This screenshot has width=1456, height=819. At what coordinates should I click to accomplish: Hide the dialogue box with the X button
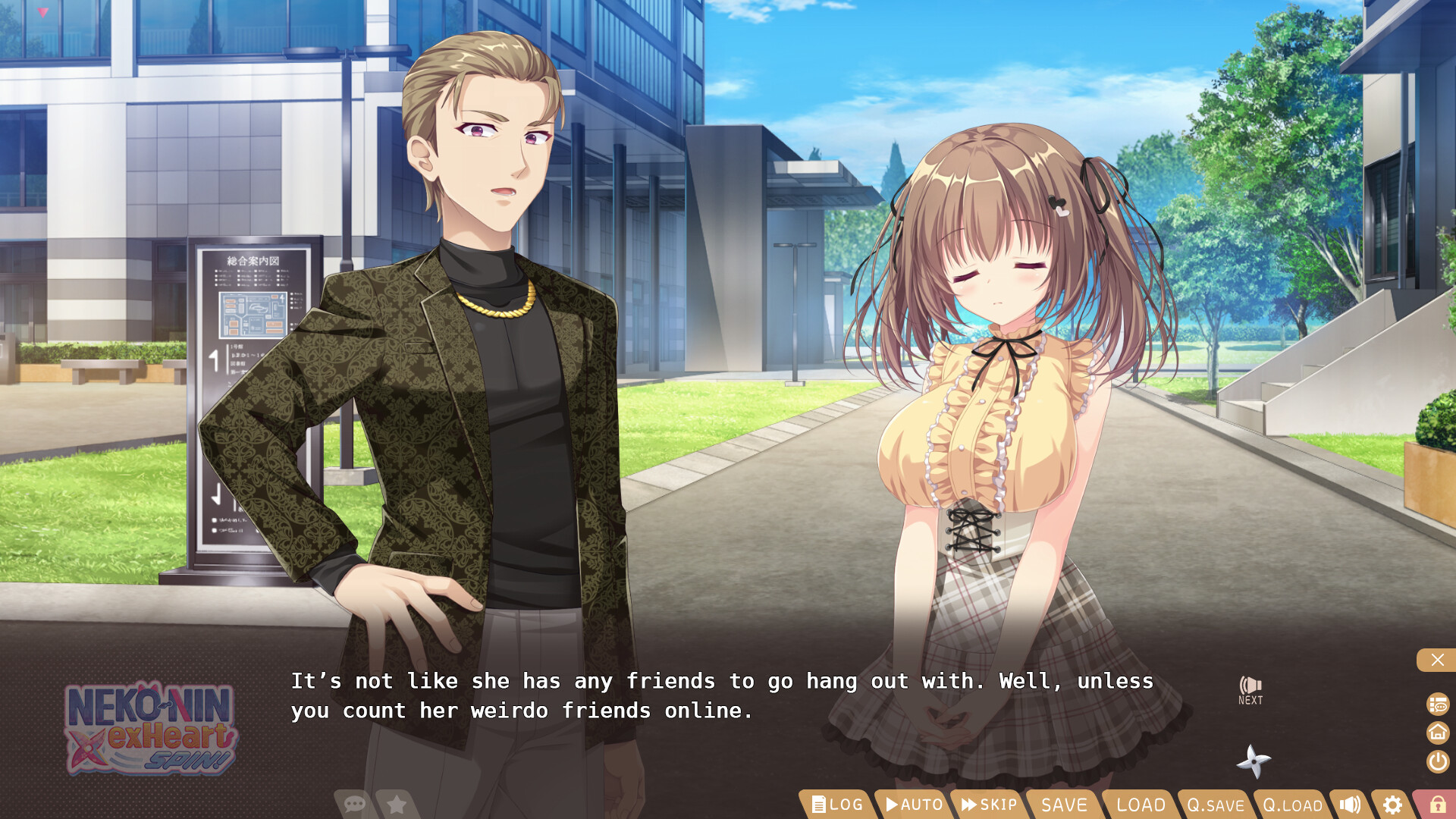[1436, 660]
